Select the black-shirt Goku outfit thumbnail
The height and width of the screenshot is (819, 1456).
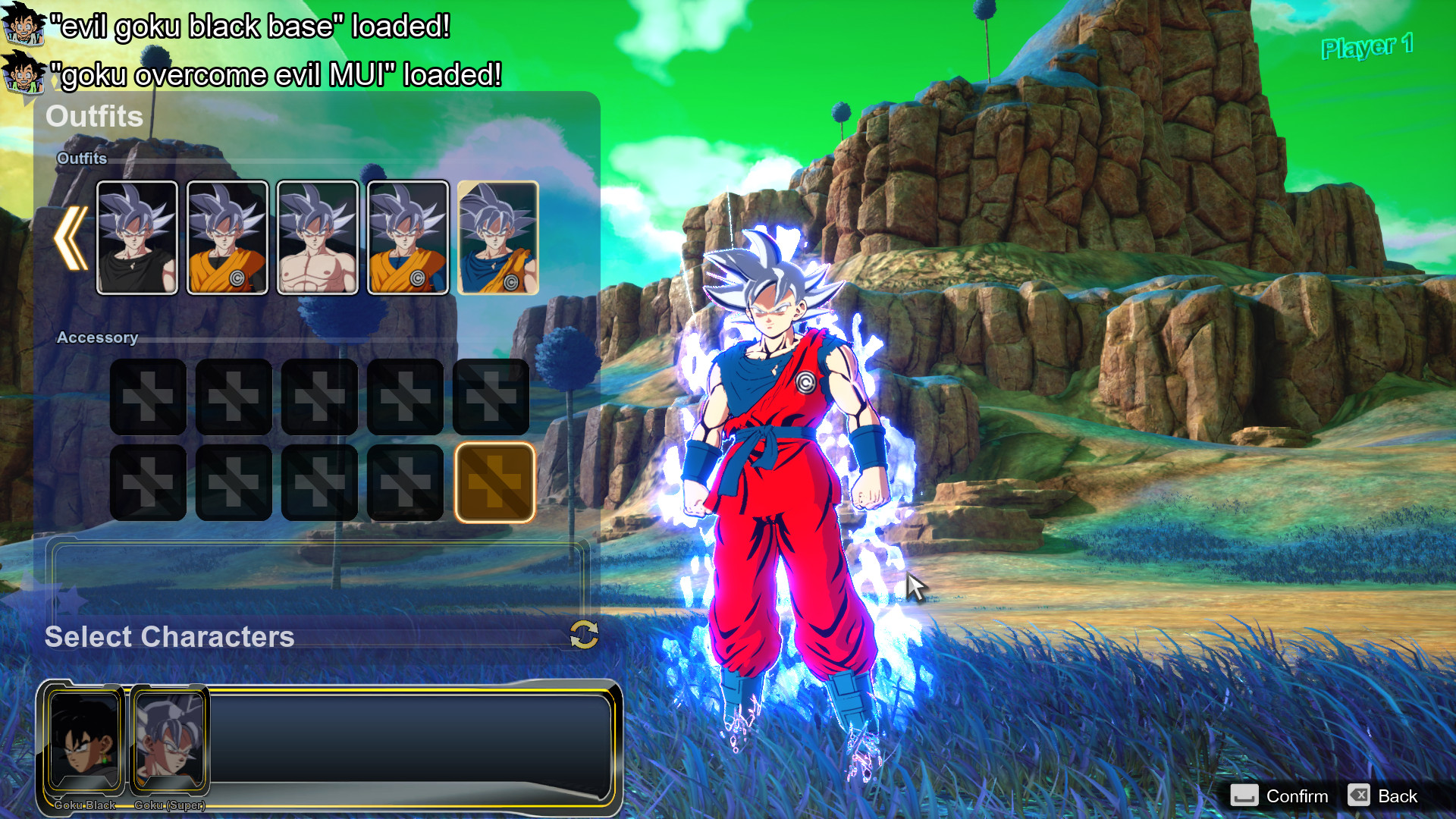pyautogui.click(x=137, y=237)
